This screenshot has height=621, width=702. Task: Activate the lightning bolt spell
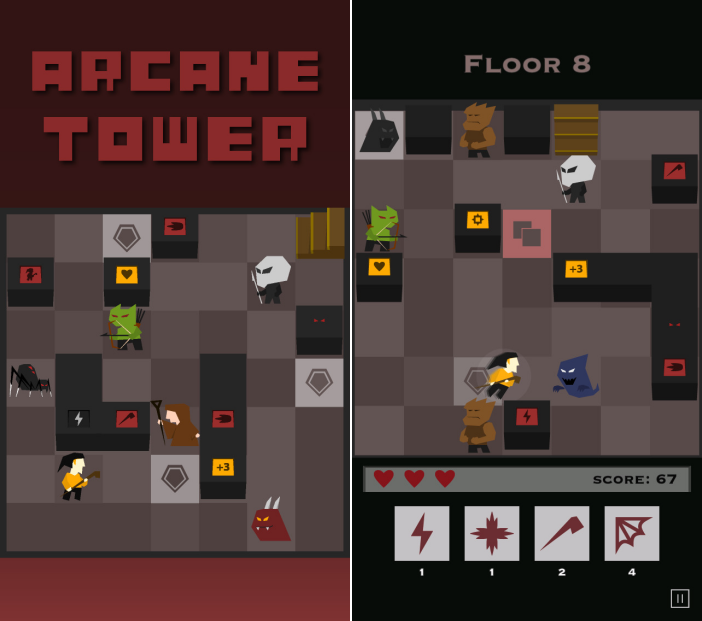[422, 533]
